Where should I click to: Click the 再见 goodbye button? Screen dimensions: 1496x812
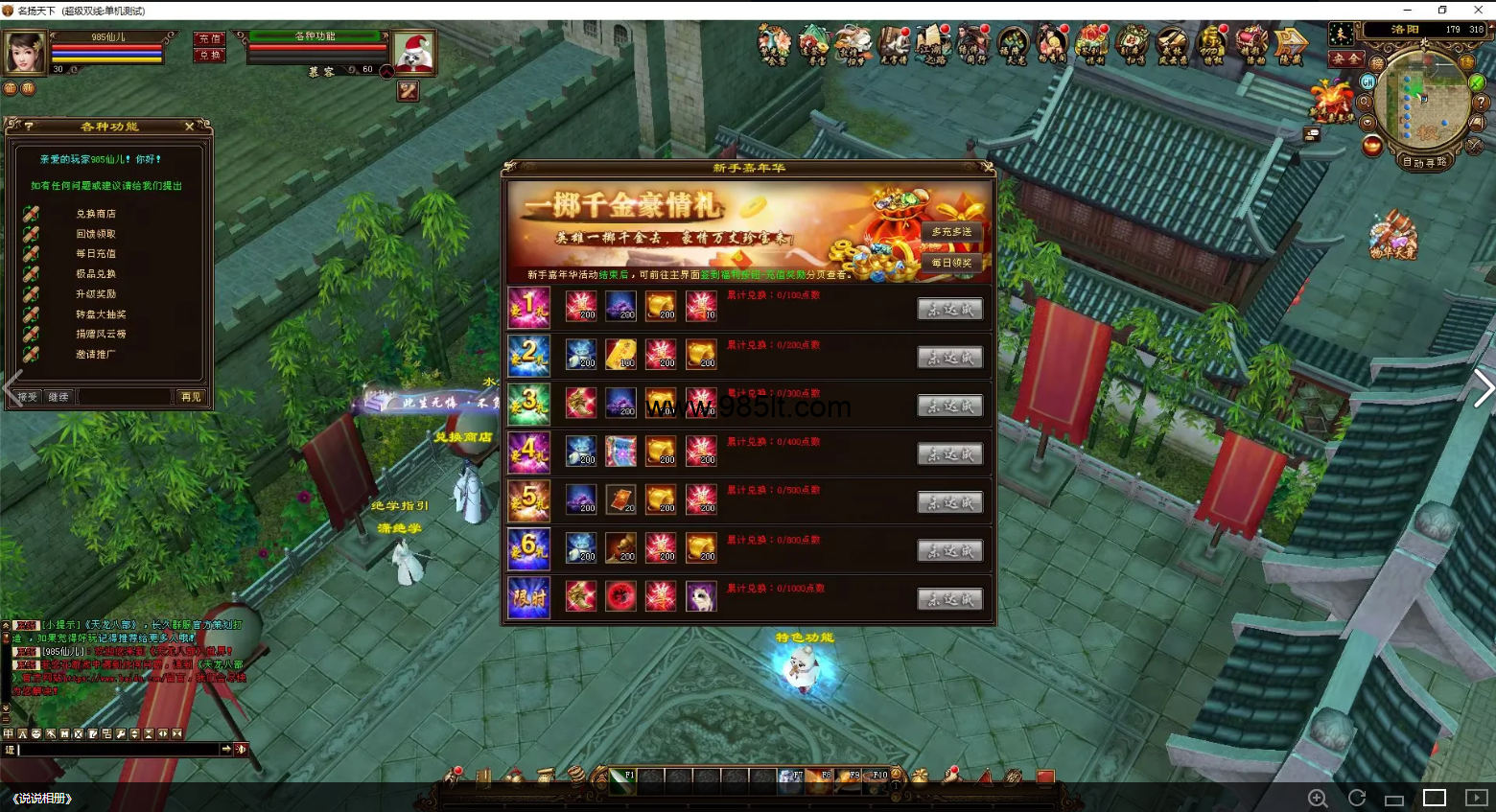(x=191, y=397)
